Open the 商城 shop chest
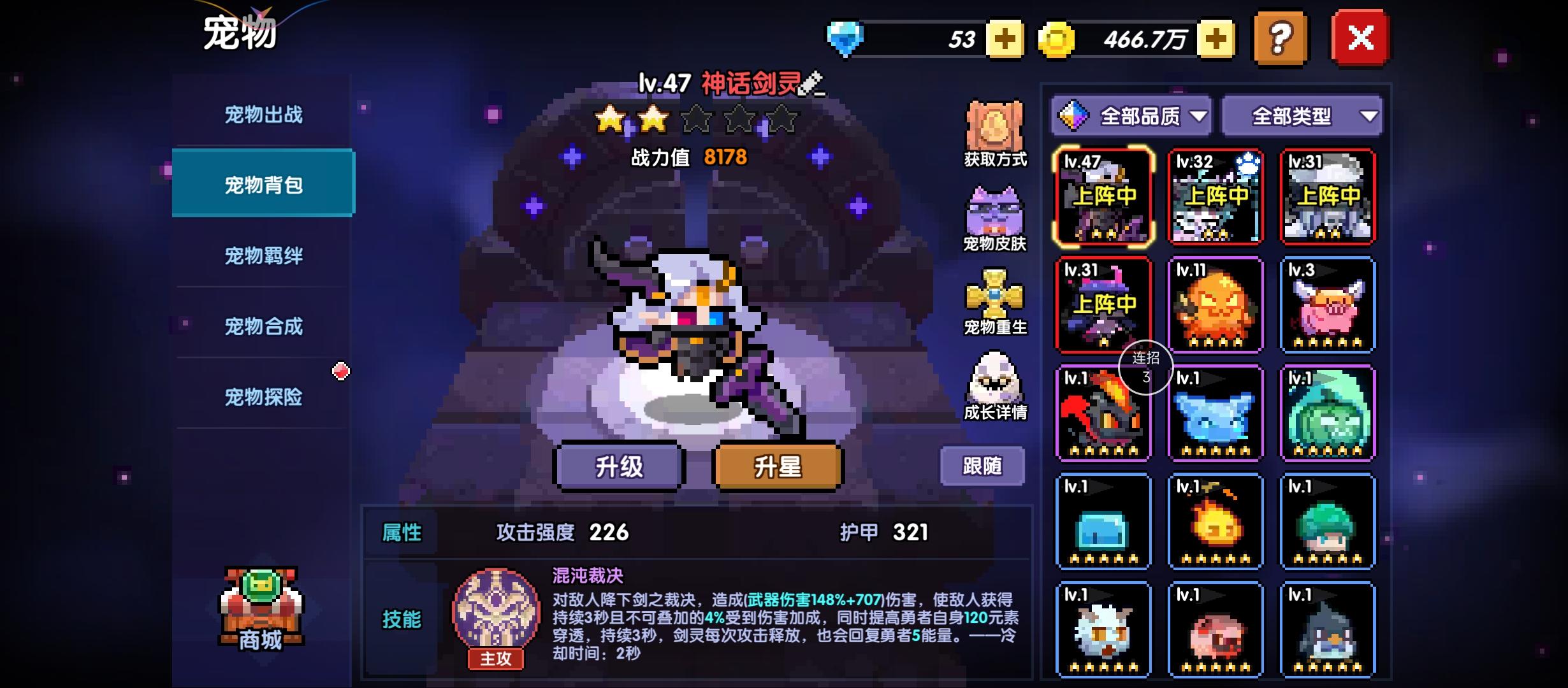The image size is (1568, 688). (x=261, y=608)
